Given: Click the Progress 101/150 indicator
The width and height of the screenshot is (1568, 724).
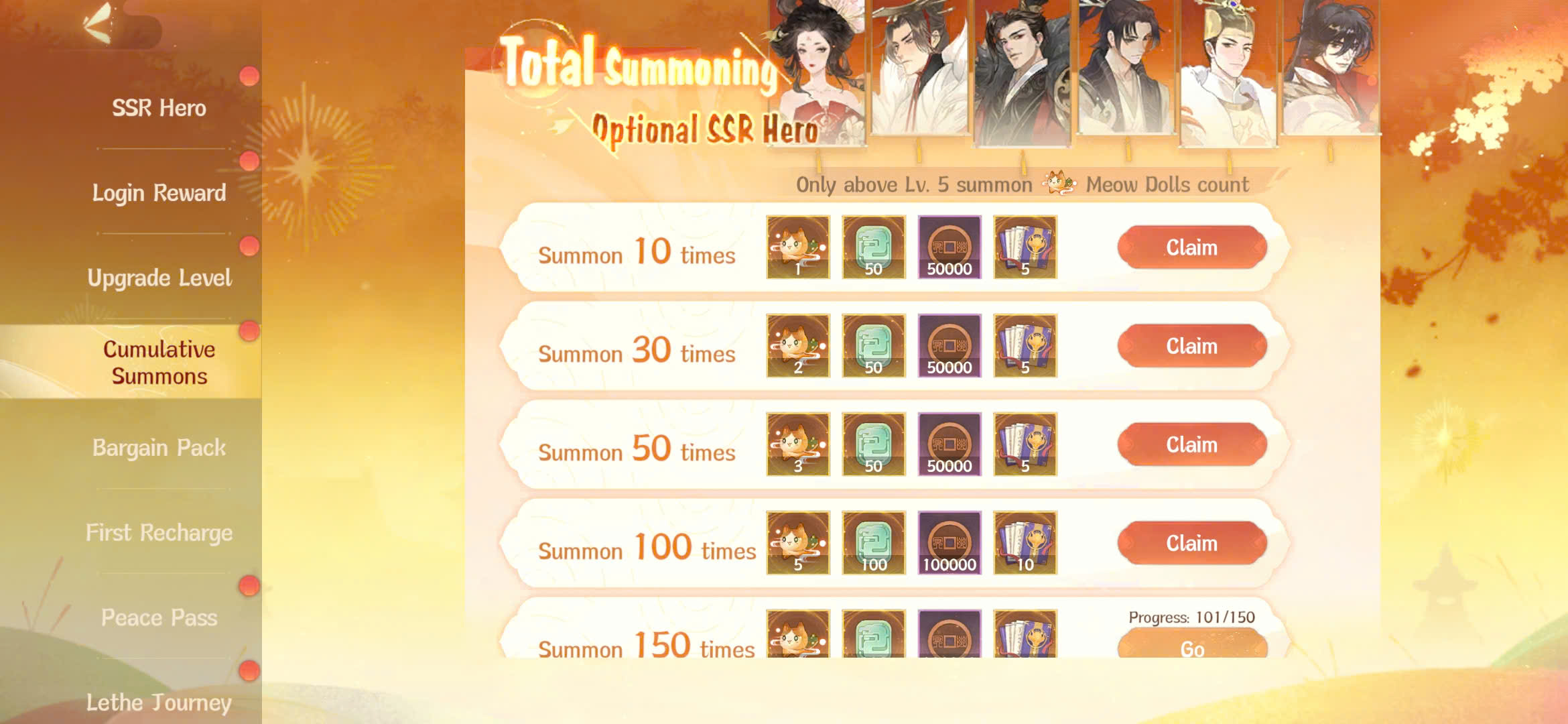Looking at the screenshot, I should point(1192,618).
